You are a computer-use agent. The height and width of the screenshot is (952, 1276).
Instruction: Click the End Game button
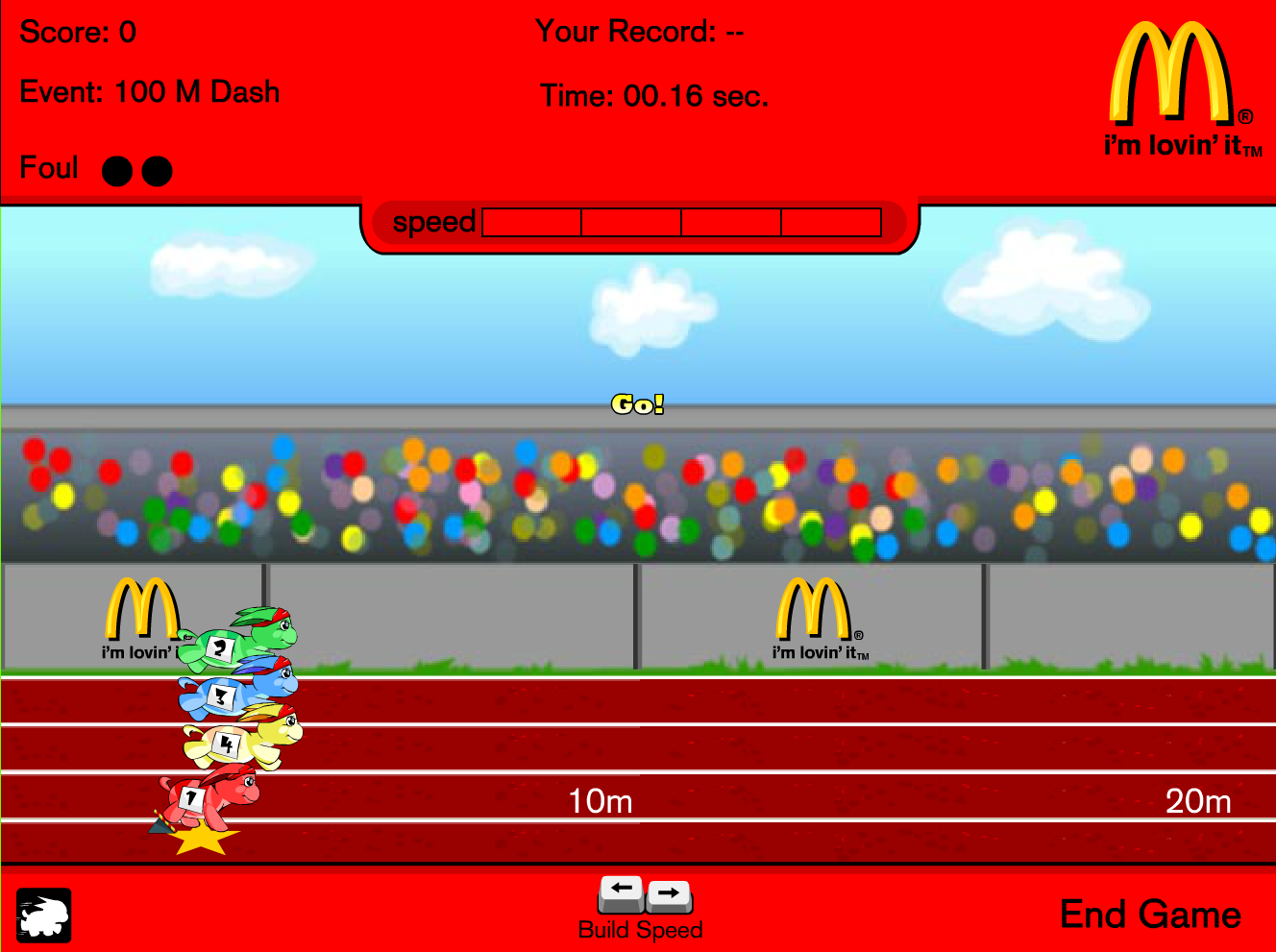coord(1149,915)
